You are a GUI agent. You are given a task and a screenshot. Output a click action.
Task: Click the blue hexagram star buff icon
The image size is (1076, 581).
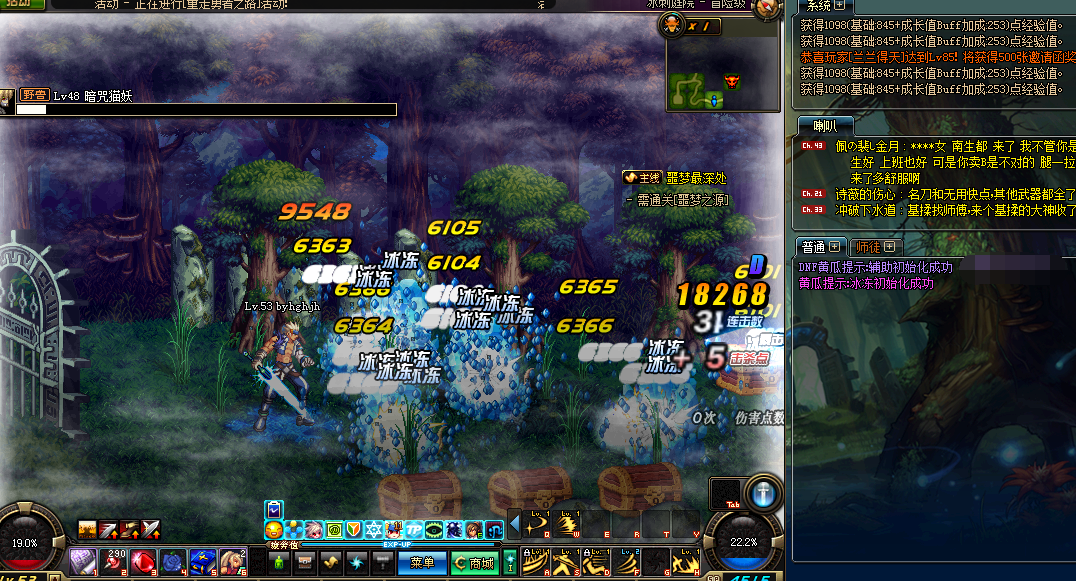[375, 529]
